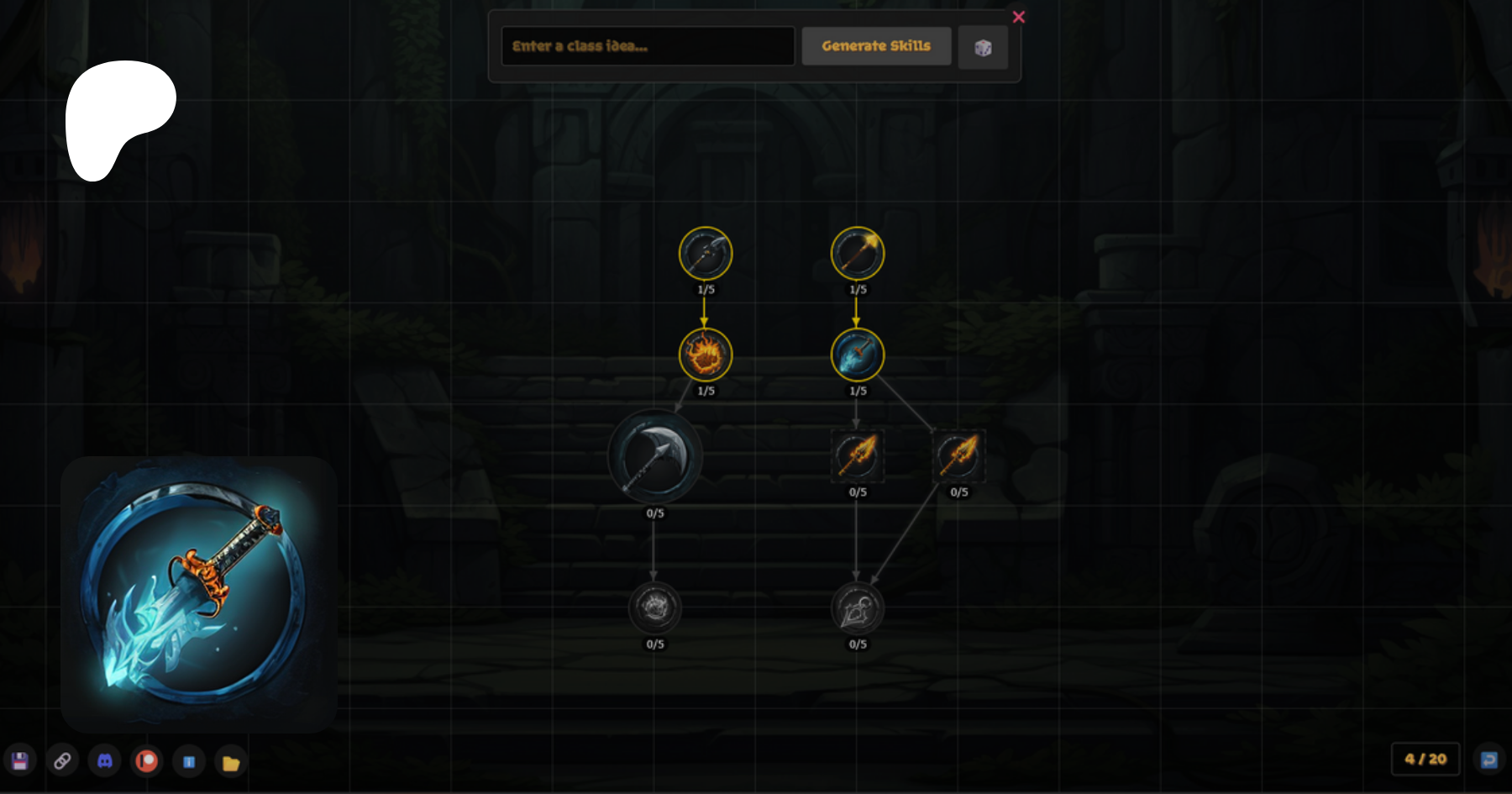
Task: Select the dark halberd skill node
Action: 706,253
